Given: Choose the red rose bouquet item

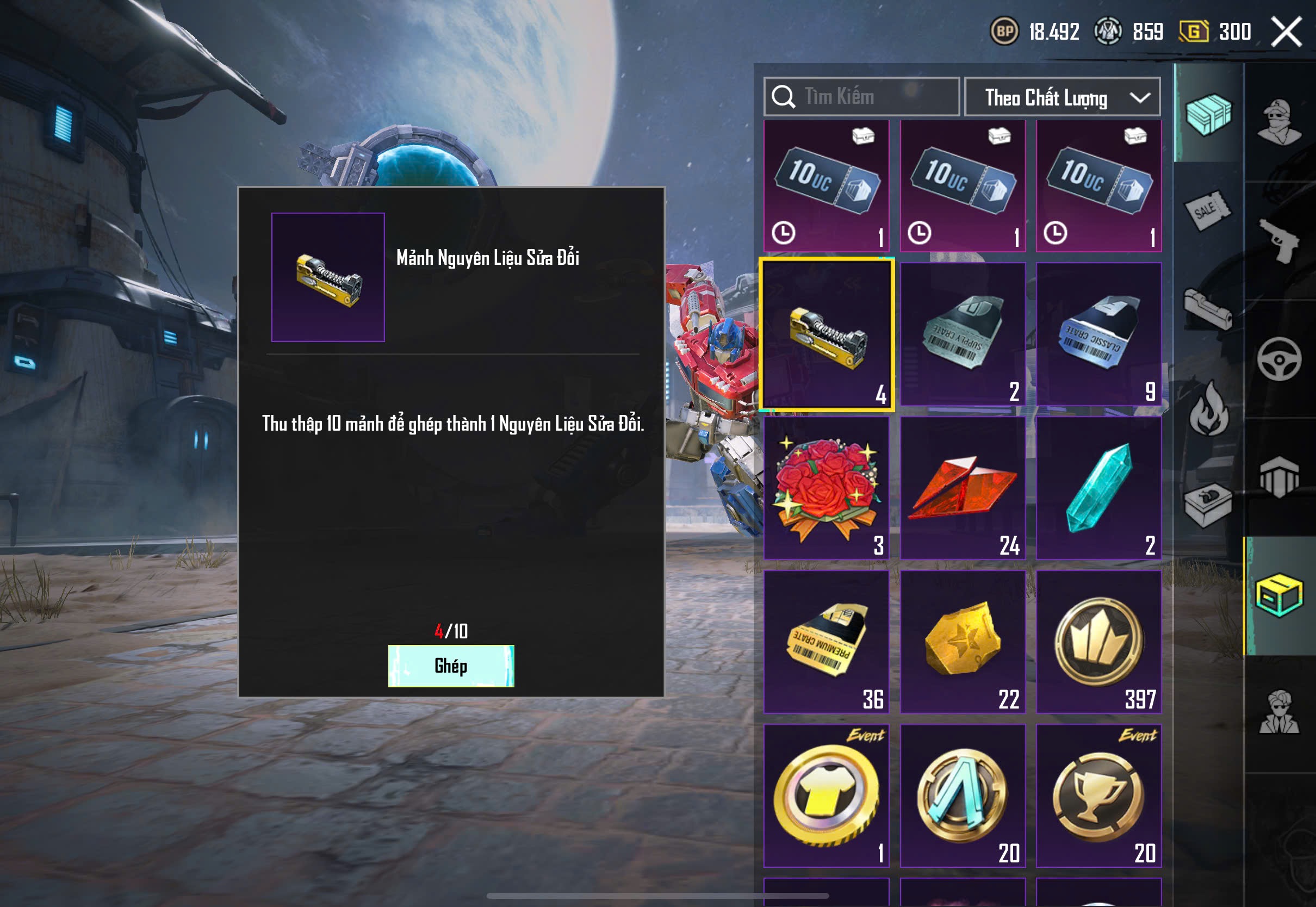Looking at the screenshot, I should (x=826, y=488).
